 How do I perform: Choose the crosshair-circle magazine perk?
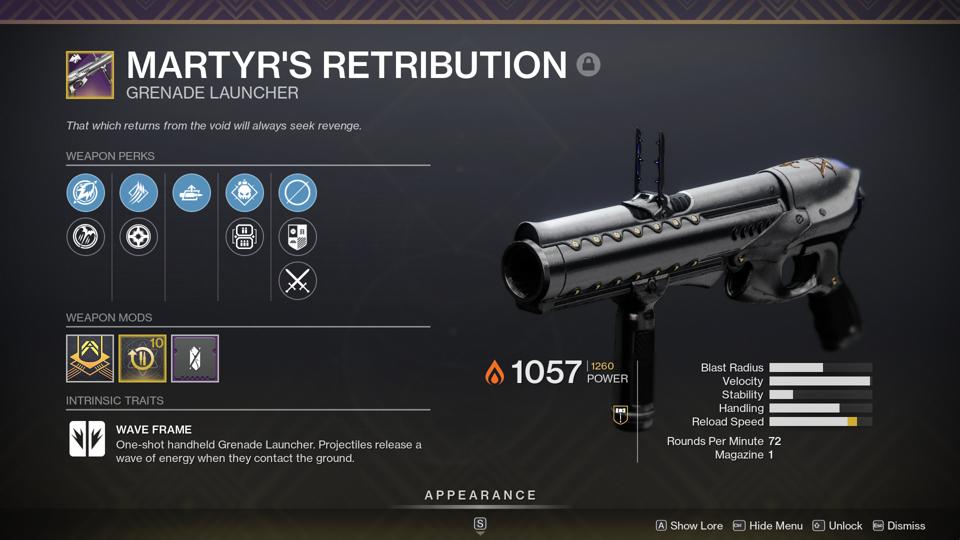click(139, 237)
